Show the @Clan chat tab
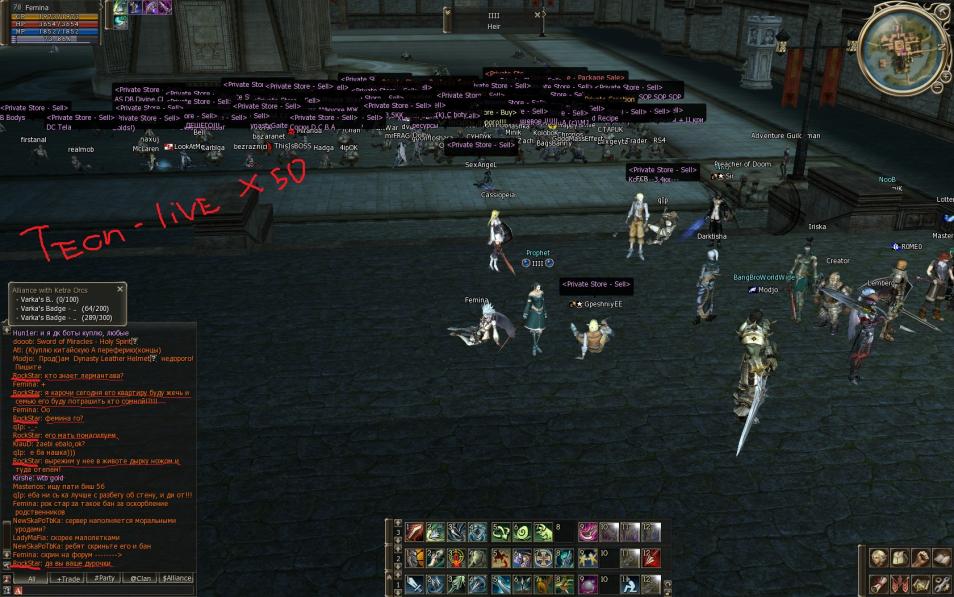The image size is (954, 597). point(139,578)
